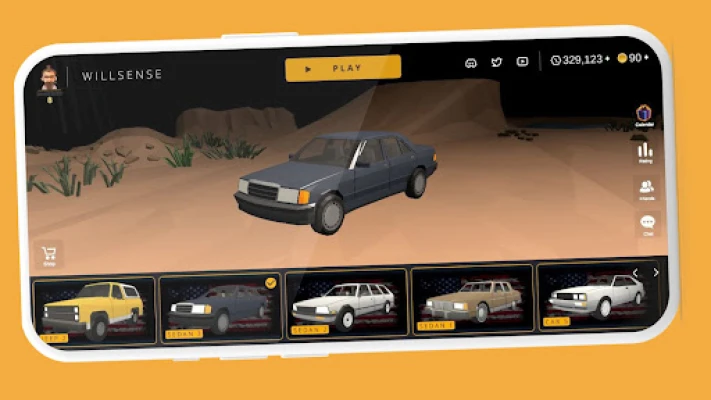Choose the tan sedan car card
Screen dimensions: 711x400
[471, 297]
